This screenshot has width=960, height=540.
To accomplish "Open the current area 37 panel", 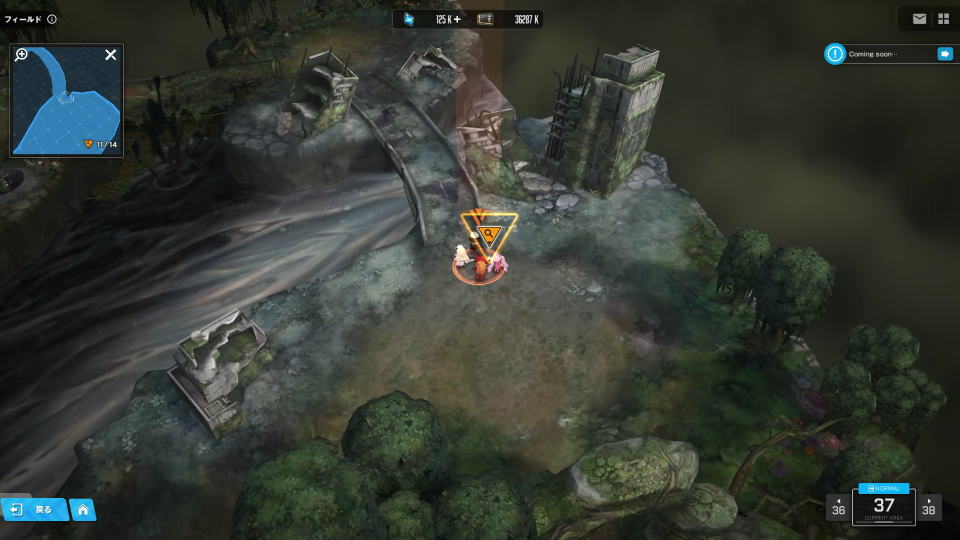I will (x=883, y=507).
